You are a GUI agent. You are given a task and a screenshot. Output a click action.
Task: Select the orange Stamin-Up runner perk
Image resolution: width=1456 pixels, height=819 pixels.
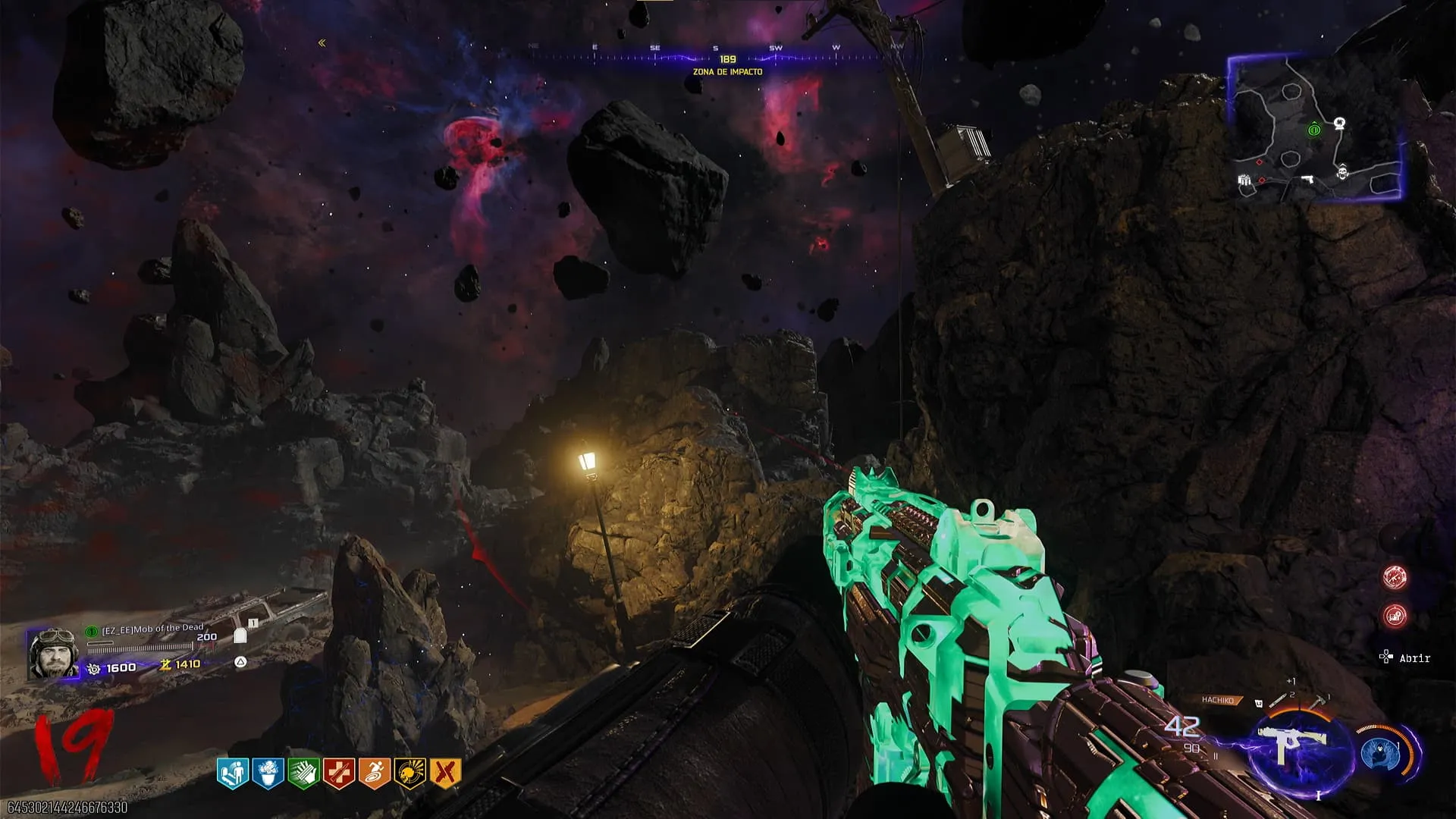(374, 773)
